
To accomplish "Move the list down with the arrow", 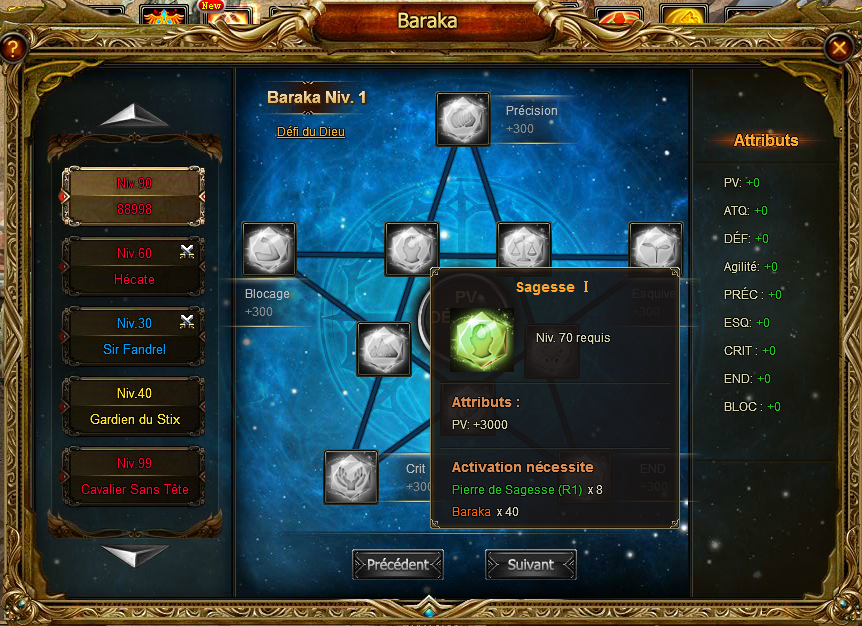I will point(134,554).
